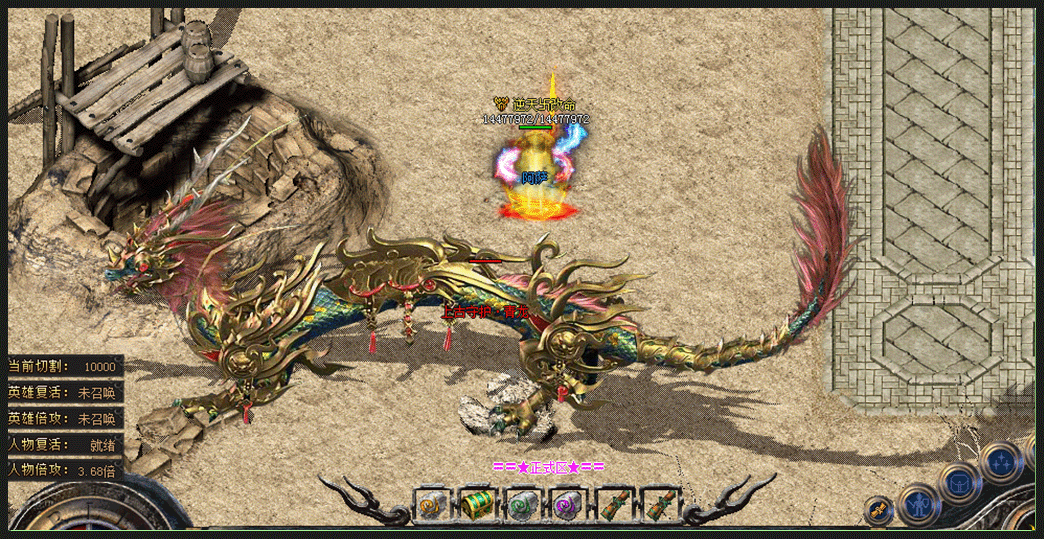Open the green treasure chest hotbar slot

click(x=477, y=505)
